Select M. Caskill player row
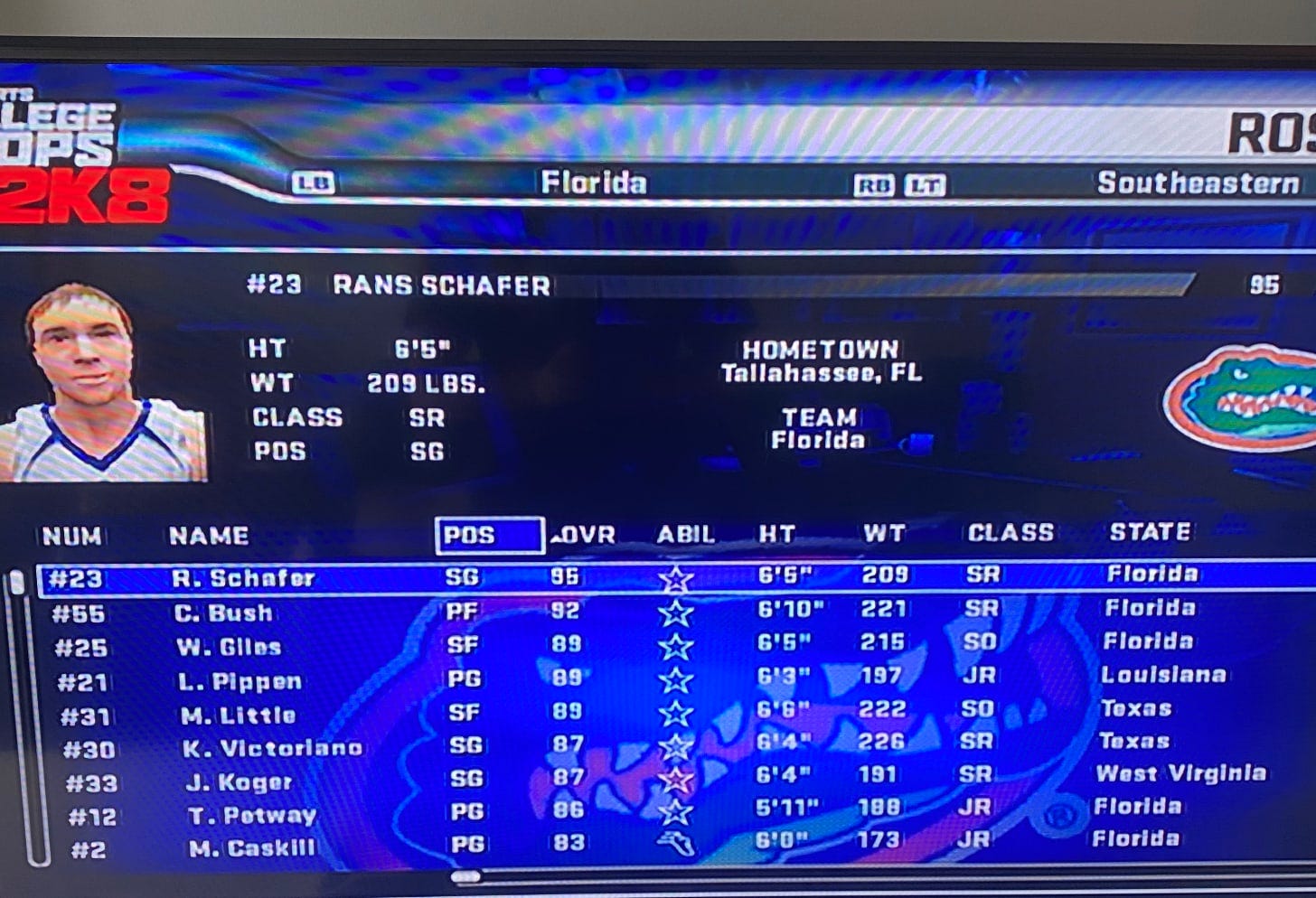 click(252, 848)
